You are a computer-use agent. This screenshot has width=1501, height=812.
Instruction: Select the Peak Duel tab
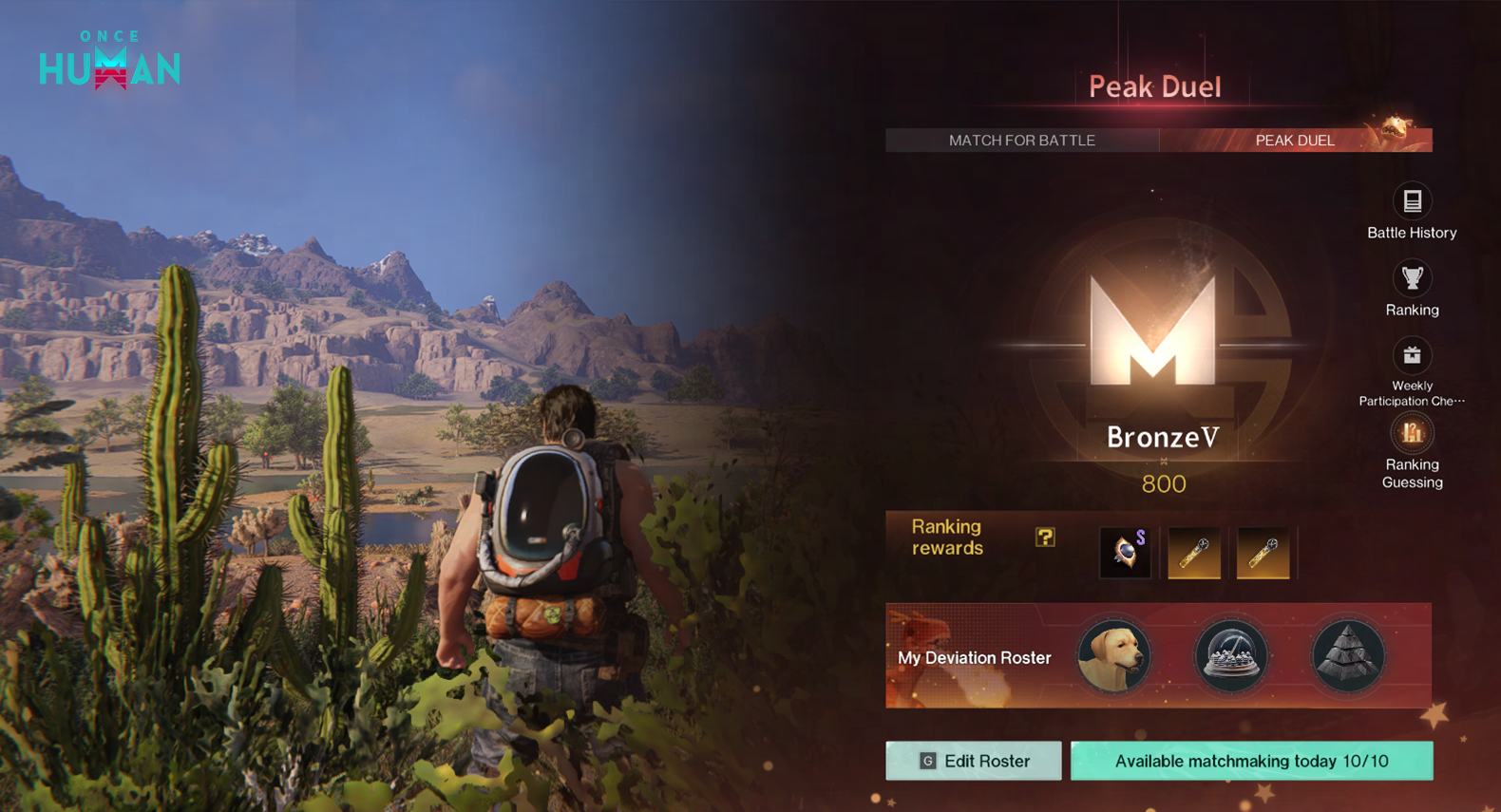[x=1295, y=141]
